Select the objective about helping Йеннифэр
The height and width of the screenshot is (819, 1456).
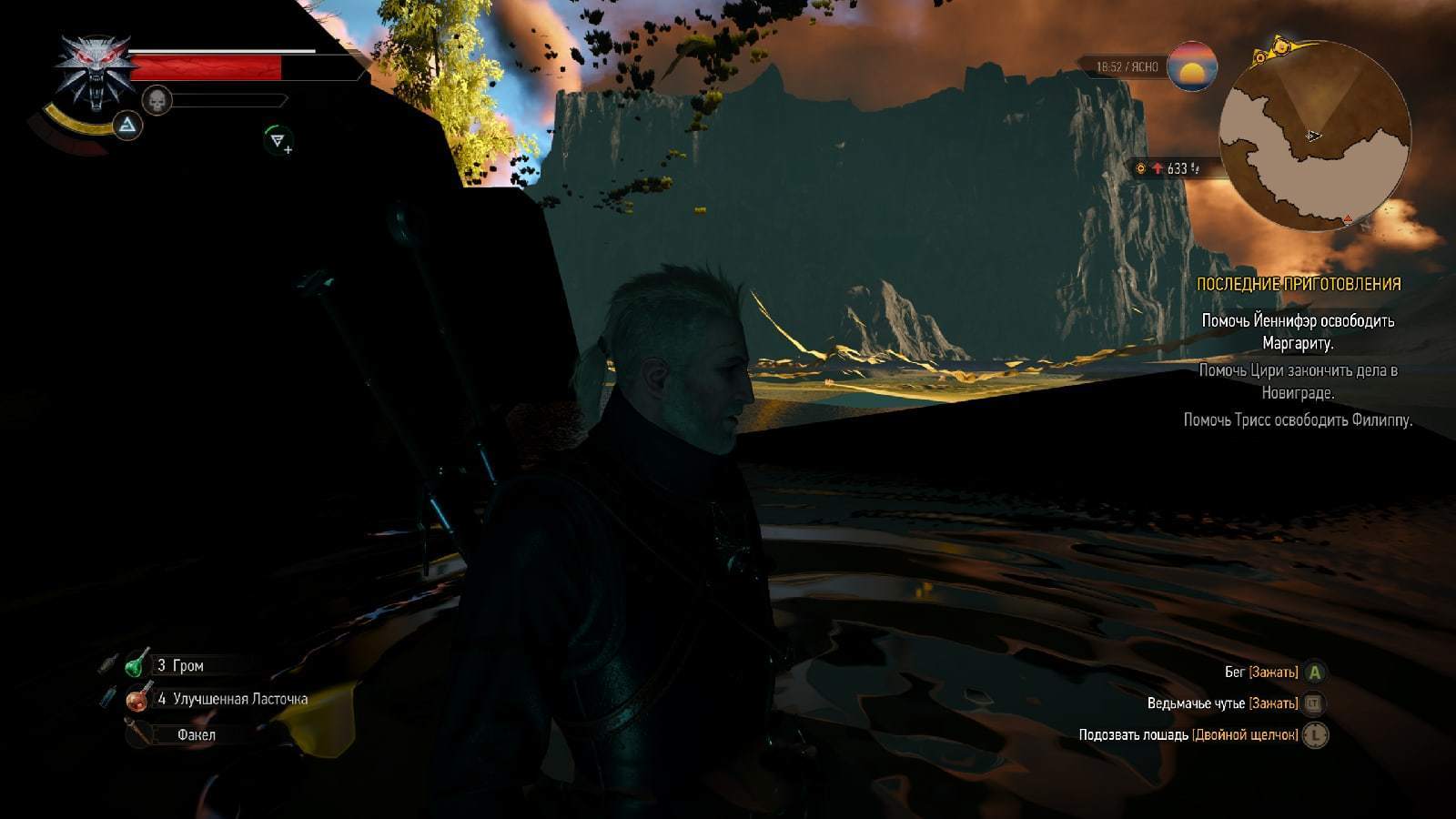pos(1298,332)
